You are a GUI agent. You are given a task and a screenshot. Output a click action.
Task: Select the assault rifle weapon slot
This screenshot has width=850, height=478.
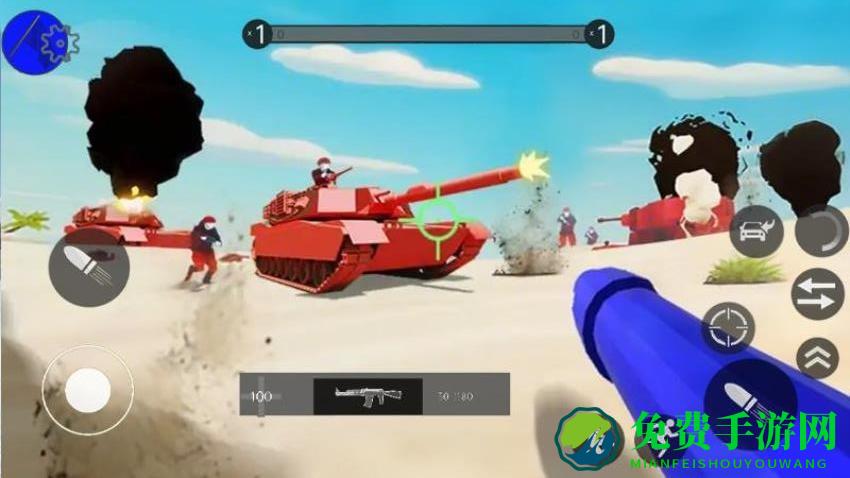coord(367,395)
